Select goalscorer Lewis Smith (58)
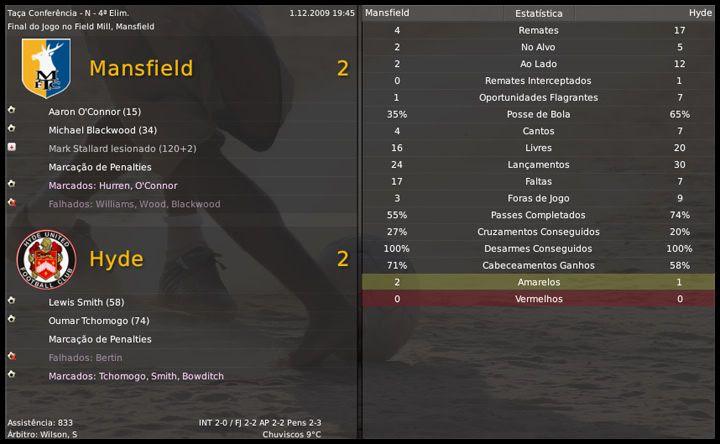The height and width of the screenshot is (444, 720). click(x=86, y=302)
